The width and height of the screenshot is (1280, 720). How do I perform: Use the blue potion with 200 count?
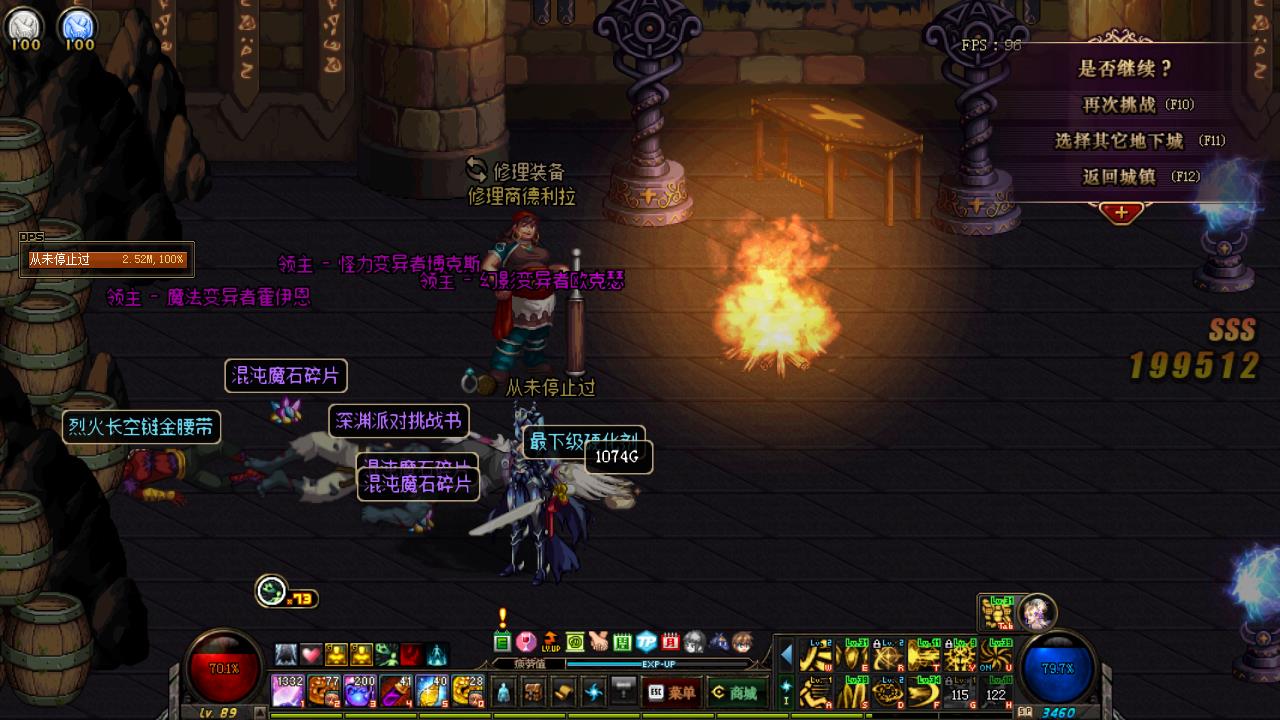359,691
